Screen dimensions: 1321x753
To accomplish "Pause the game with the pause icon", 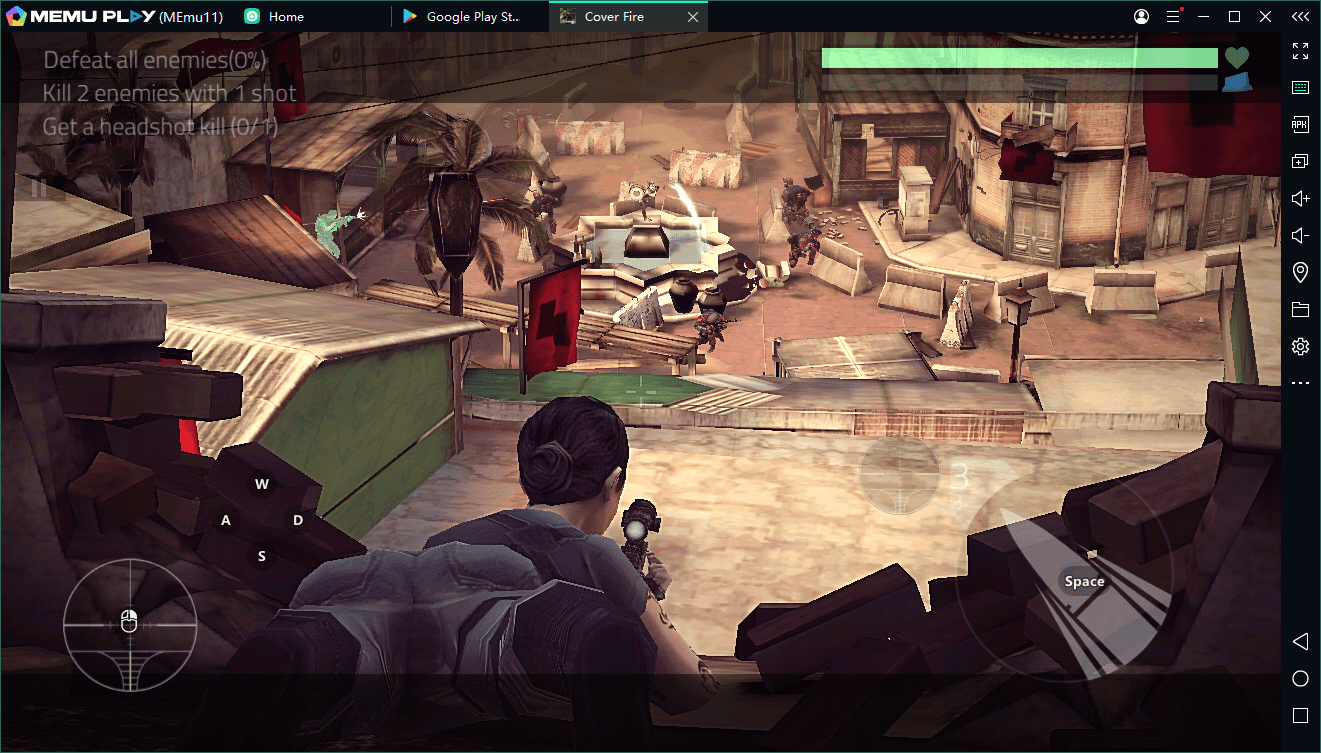I will pyautogui.click(x=40, y=185).
